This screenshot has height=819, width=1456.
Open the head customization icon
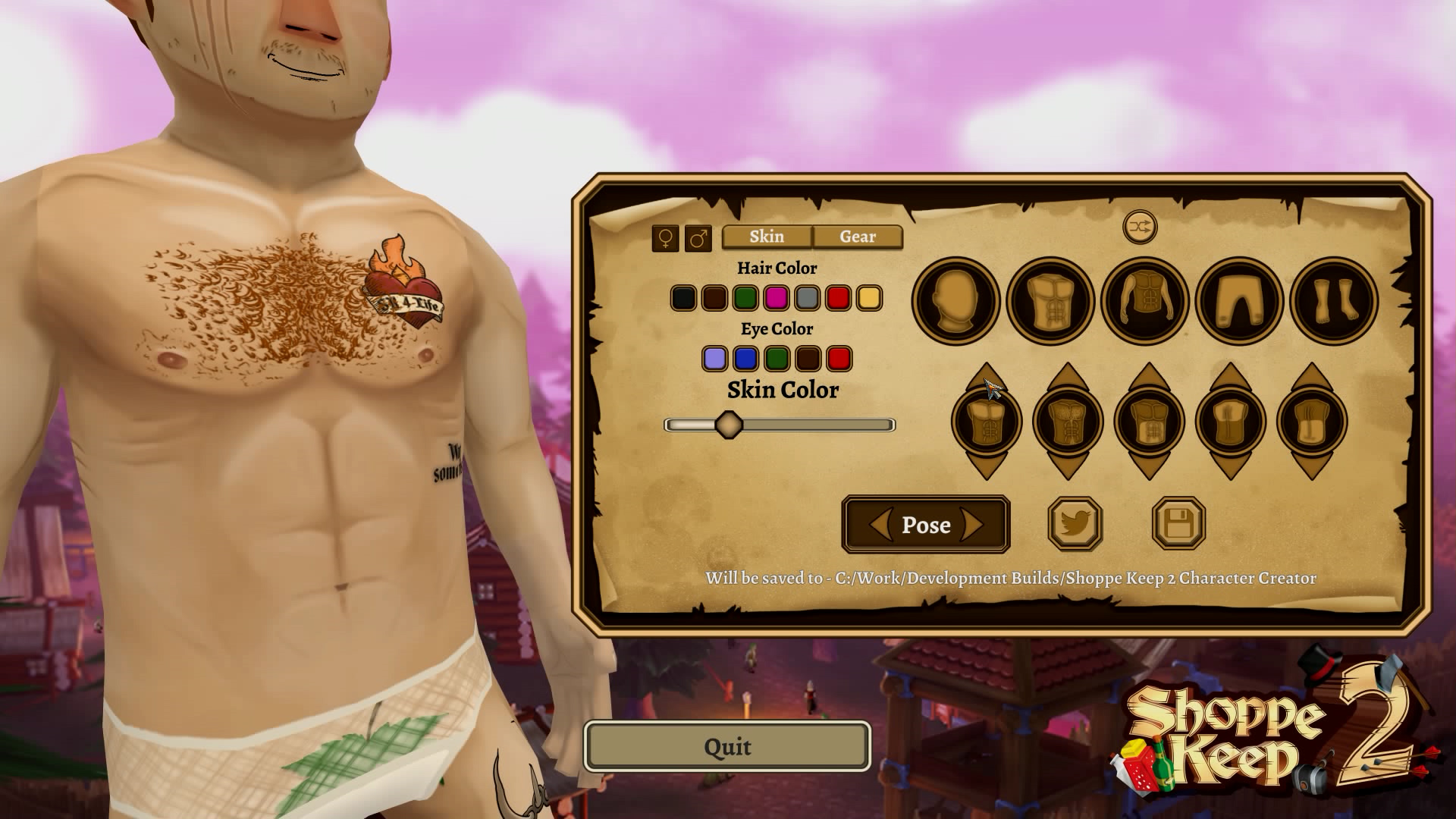(x=956, y=300)
